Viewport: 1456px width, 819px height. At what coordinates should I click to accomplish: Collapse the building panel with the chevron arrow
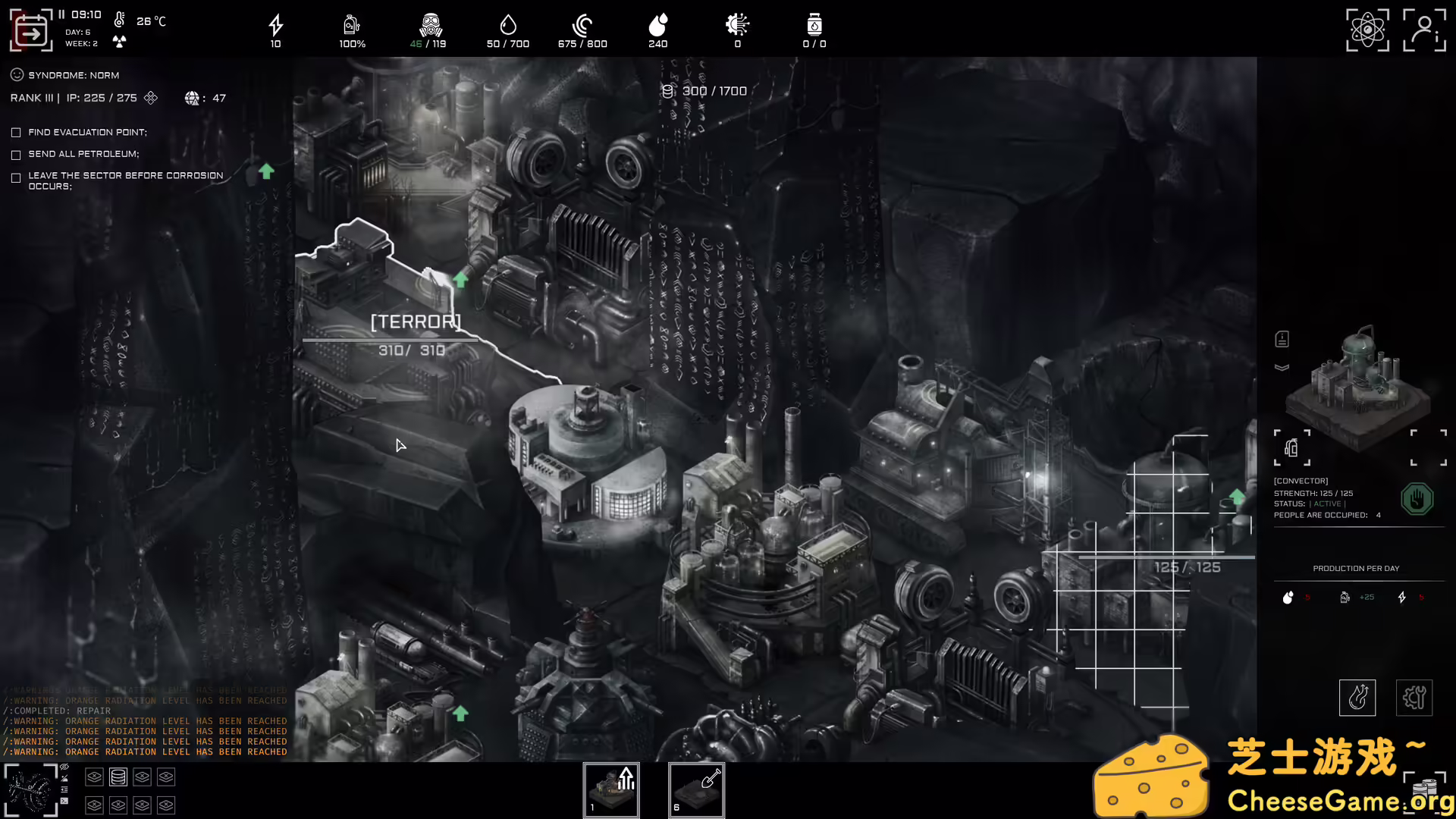[x=1281, y=366]
